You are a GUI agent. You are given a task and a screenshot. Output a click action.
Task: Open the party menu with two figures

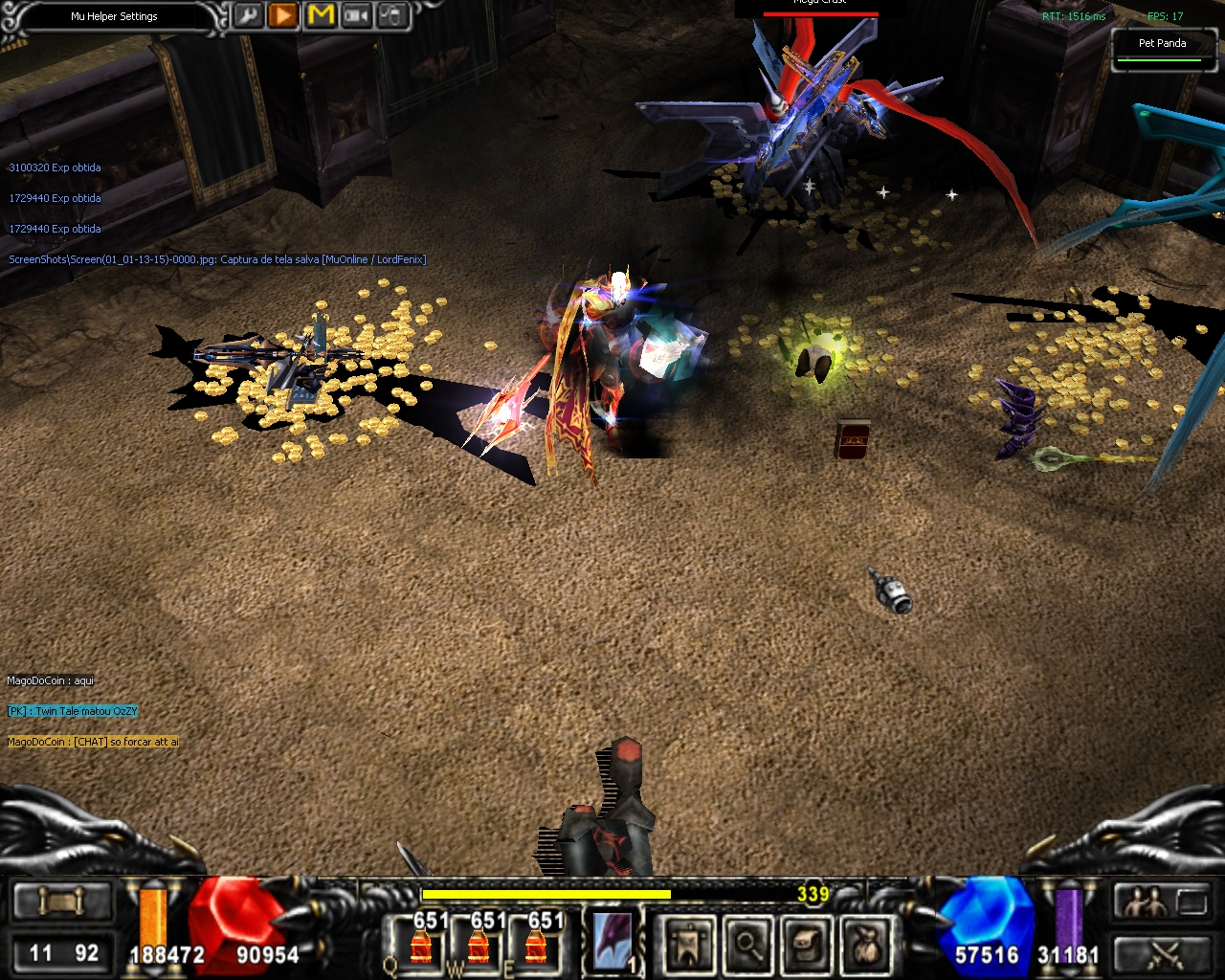coord(1146,902)
